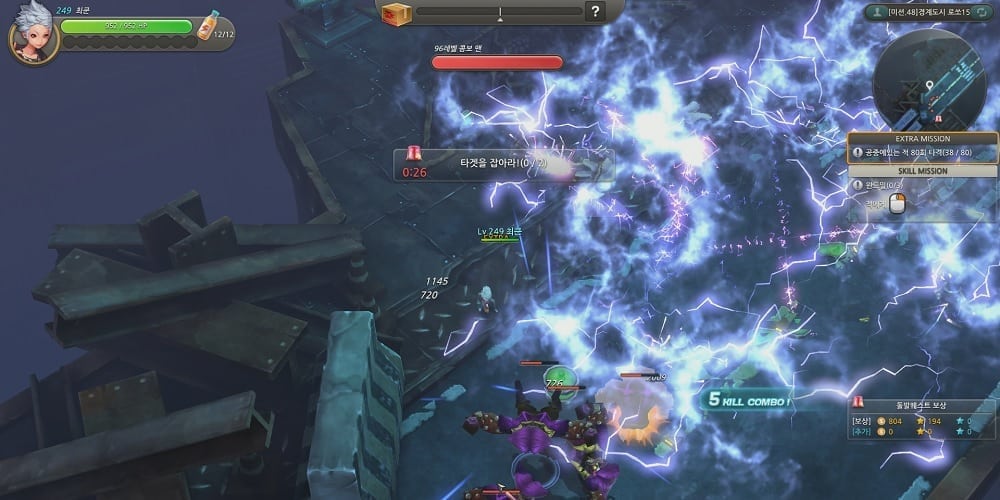Open the question mark help button

595,12
